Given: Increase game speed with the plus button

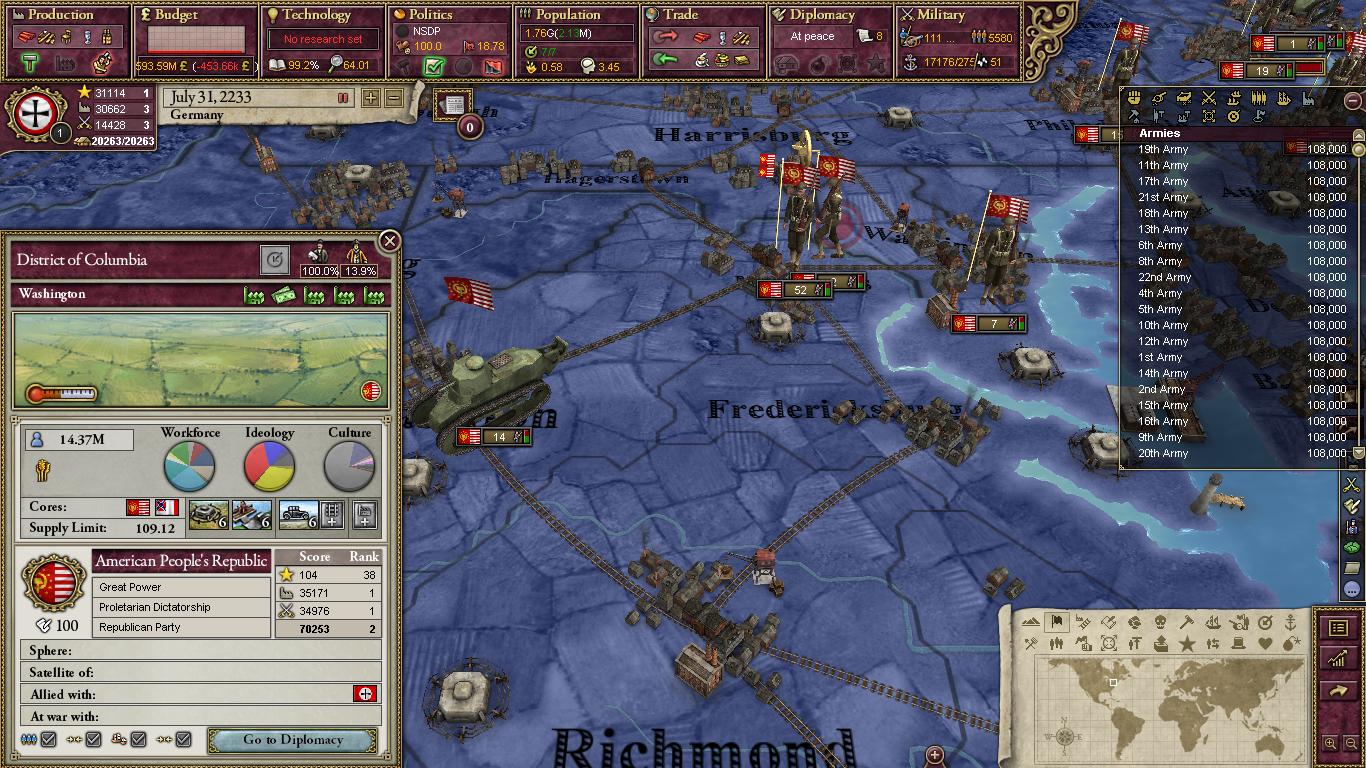Looking at the screenshot, I should pyautogui.click(x=371, y=98).
